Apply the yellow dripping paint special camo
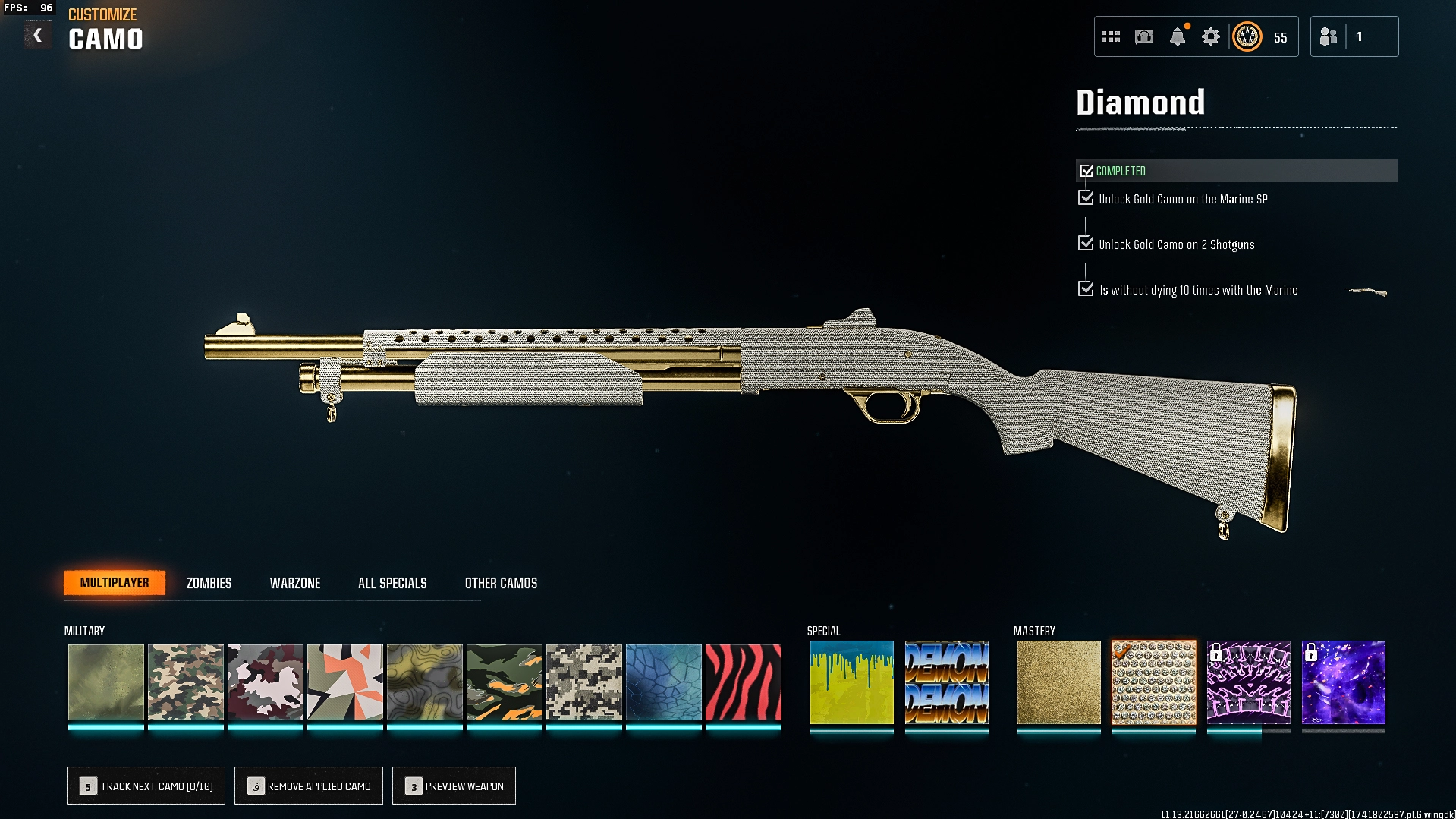 (x=851, y=682)
